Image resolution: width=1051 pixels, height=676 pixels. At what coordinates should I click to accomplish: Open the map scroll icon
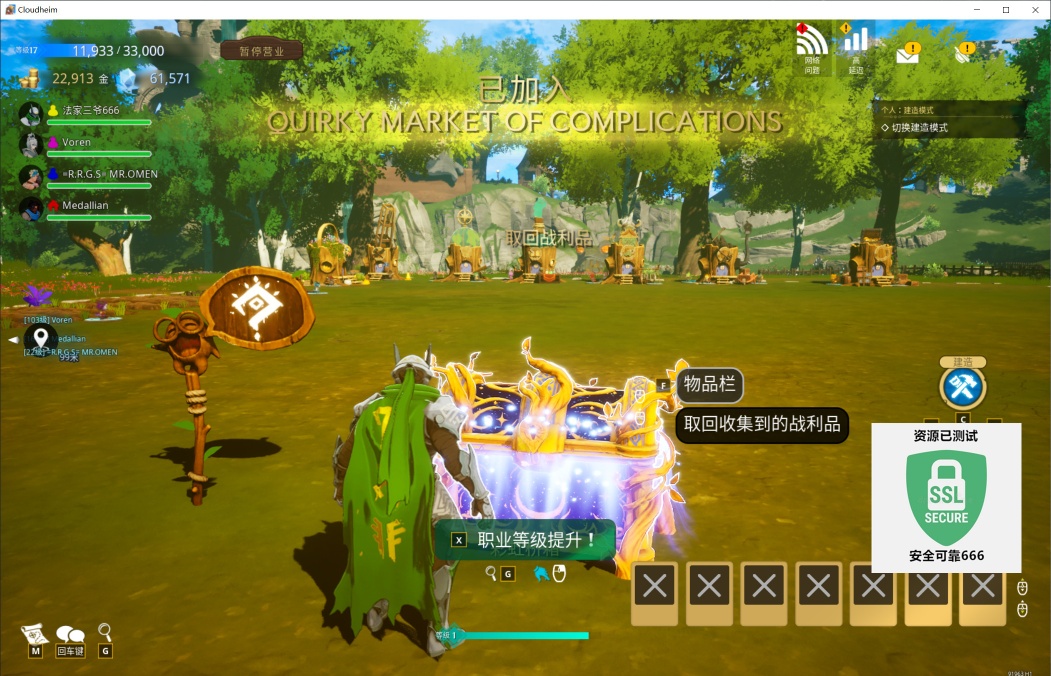(x=35, y=634)
